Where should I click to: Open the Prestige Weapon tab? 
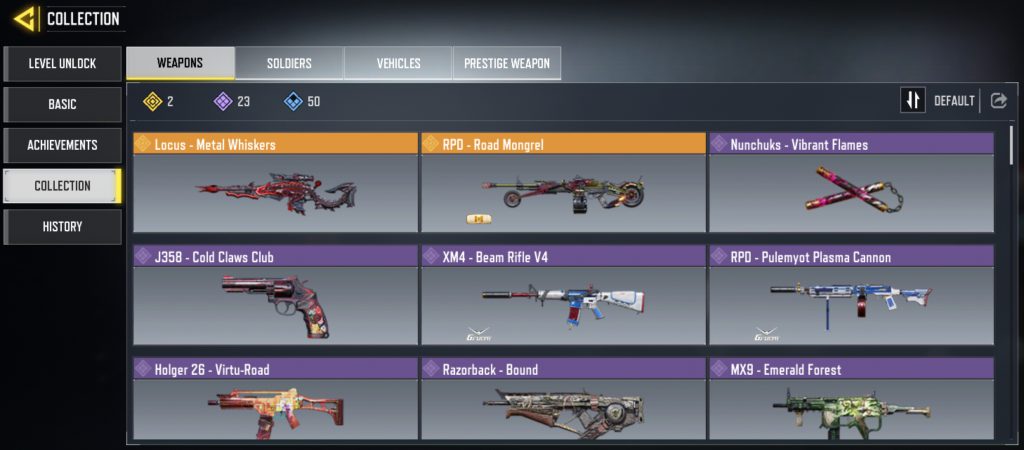coord(507,63)
